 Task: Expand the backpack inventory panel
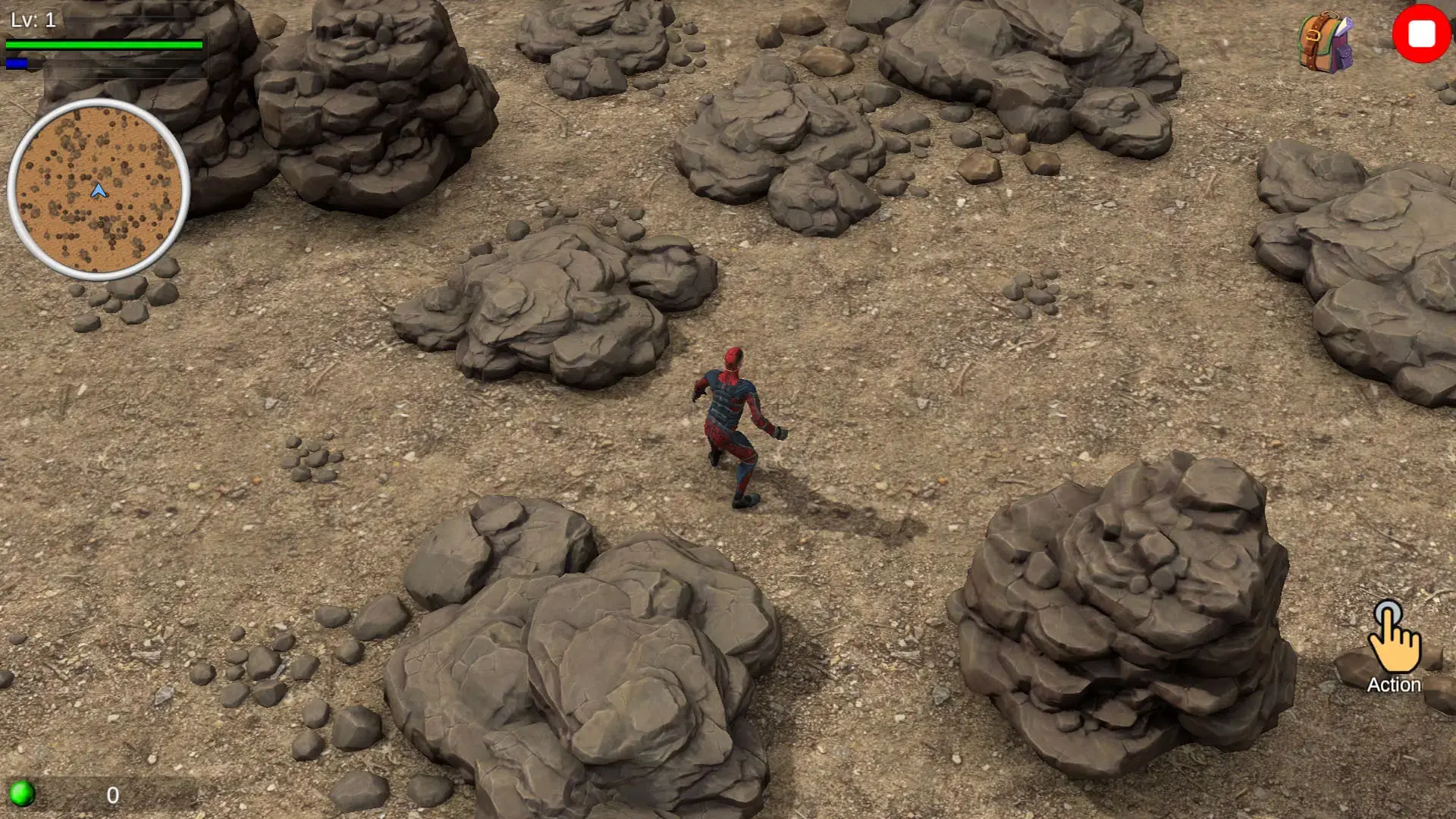pos(1323,42)
